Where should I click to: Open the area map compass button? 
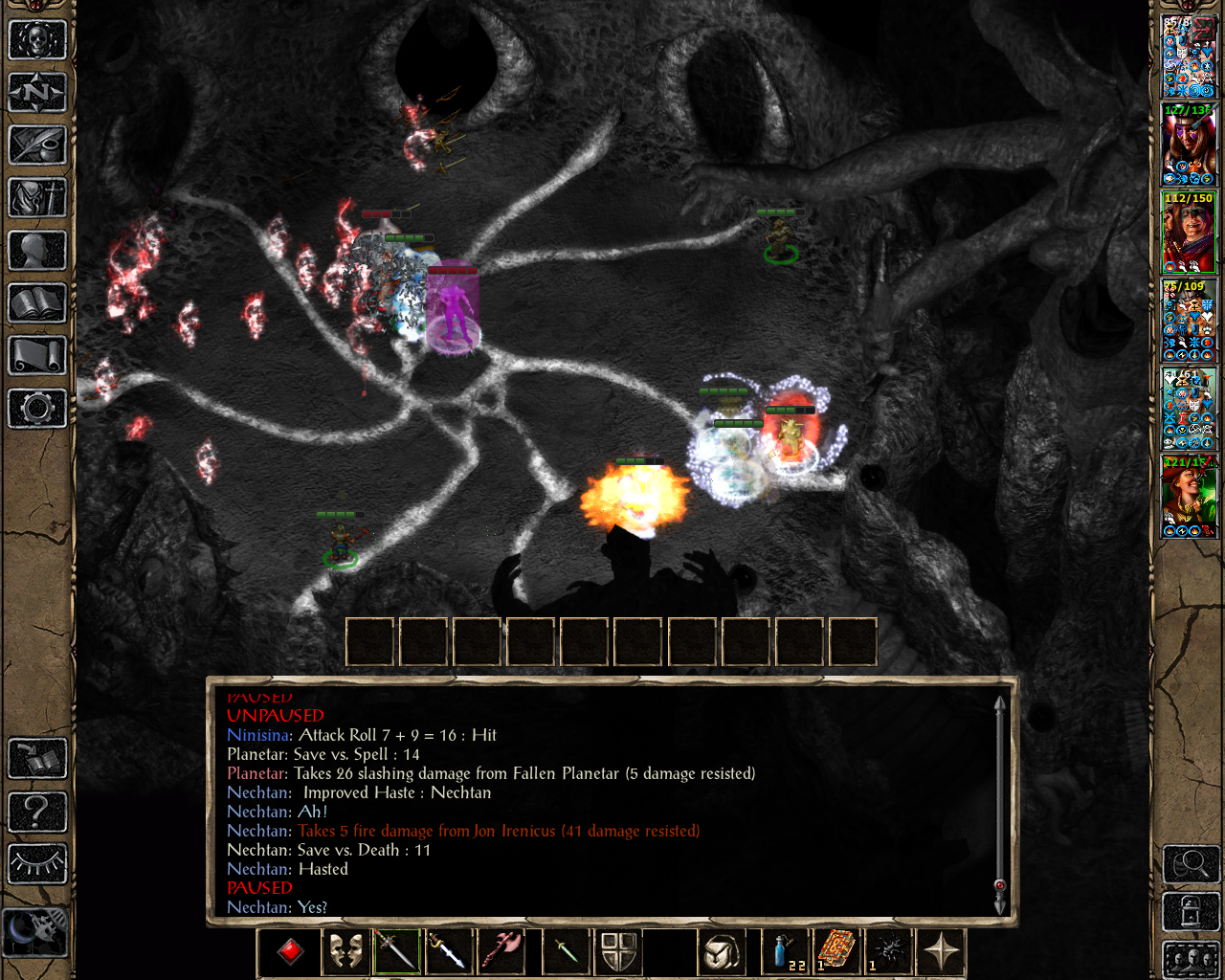[37, 93]
